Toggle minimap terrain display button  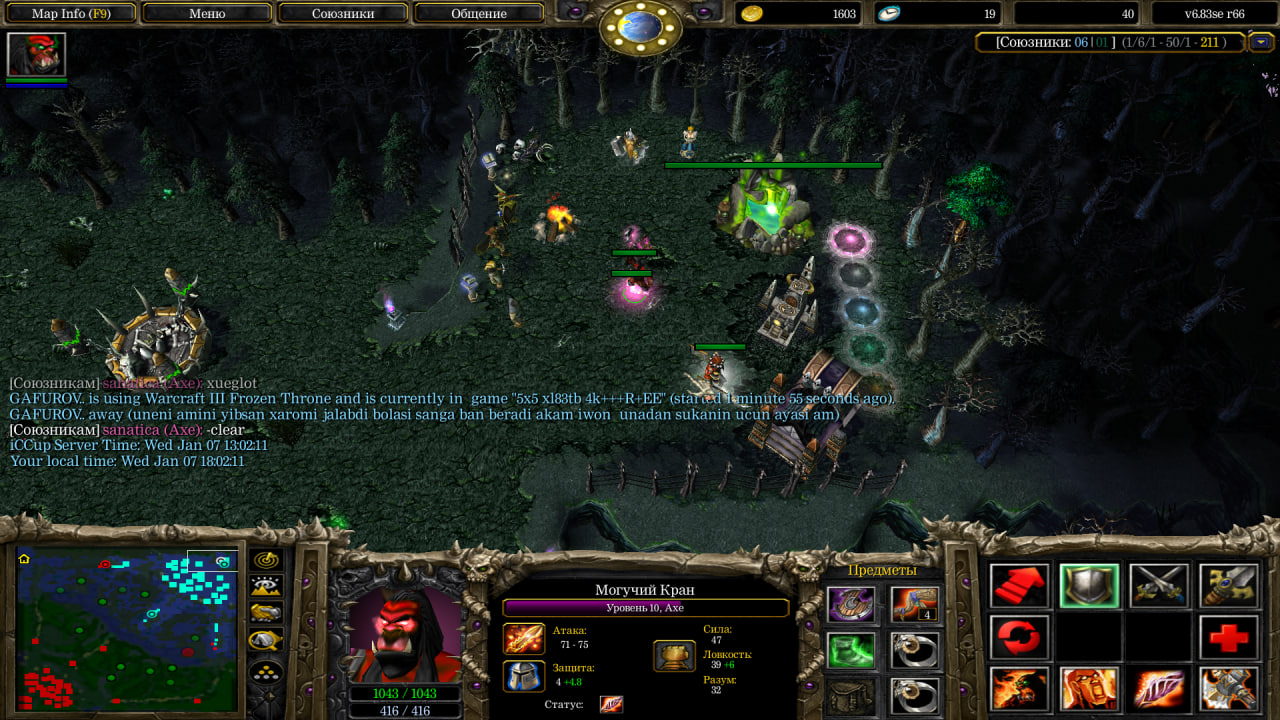click(266, 587)
